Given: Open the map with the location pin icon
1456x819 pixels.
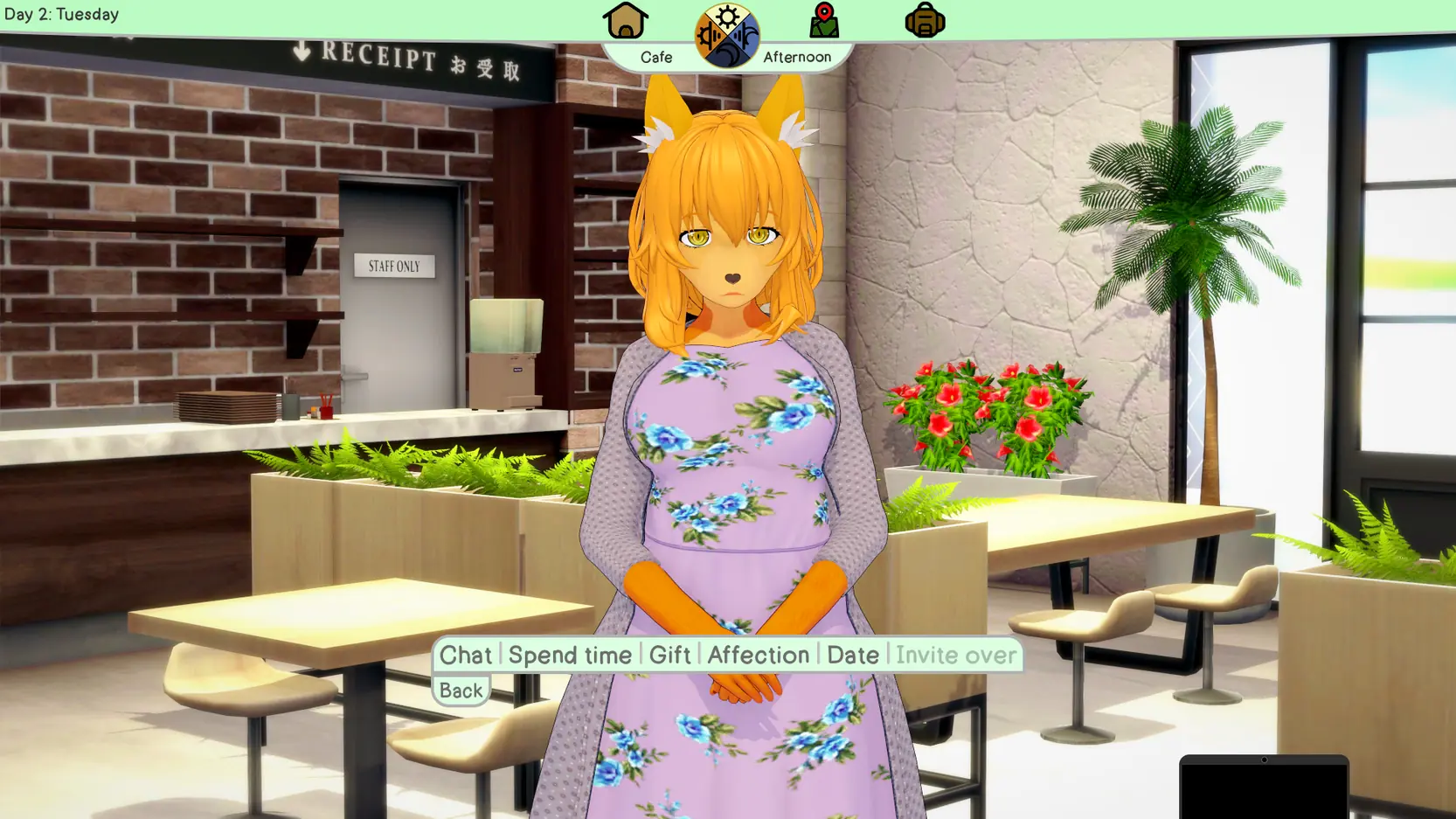Looking at the screenshot, I should click(x=823, y=21).
